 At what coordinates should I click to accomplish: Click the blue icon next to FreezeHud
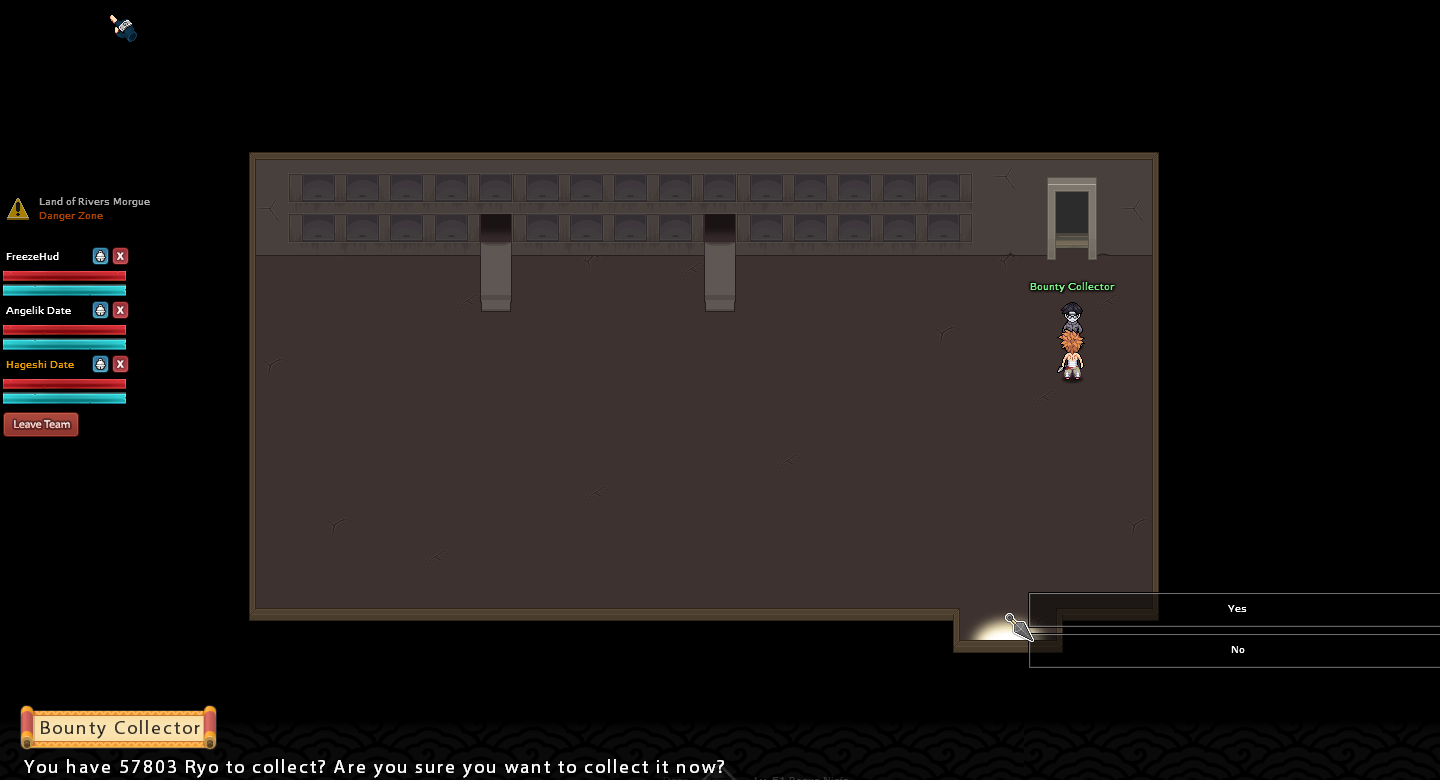(x=100, y=256)
